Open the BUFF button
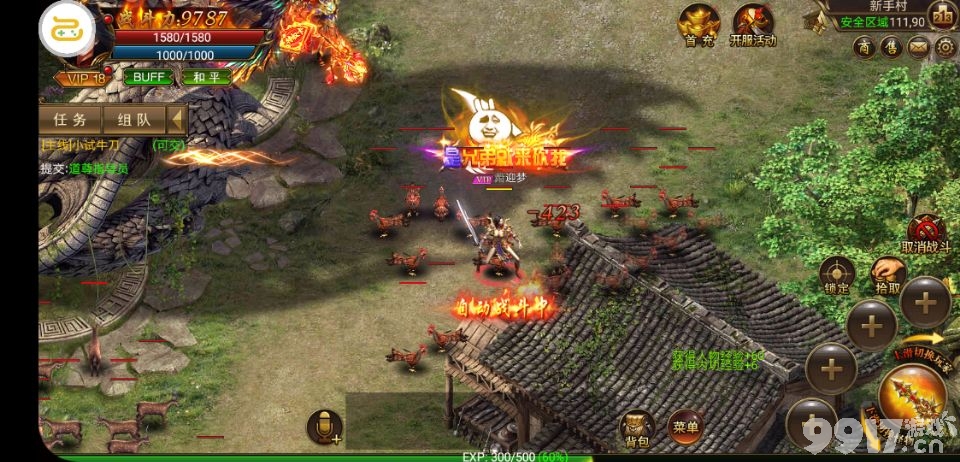The width and height of the screenshot is (960, 462). point(146,77)
